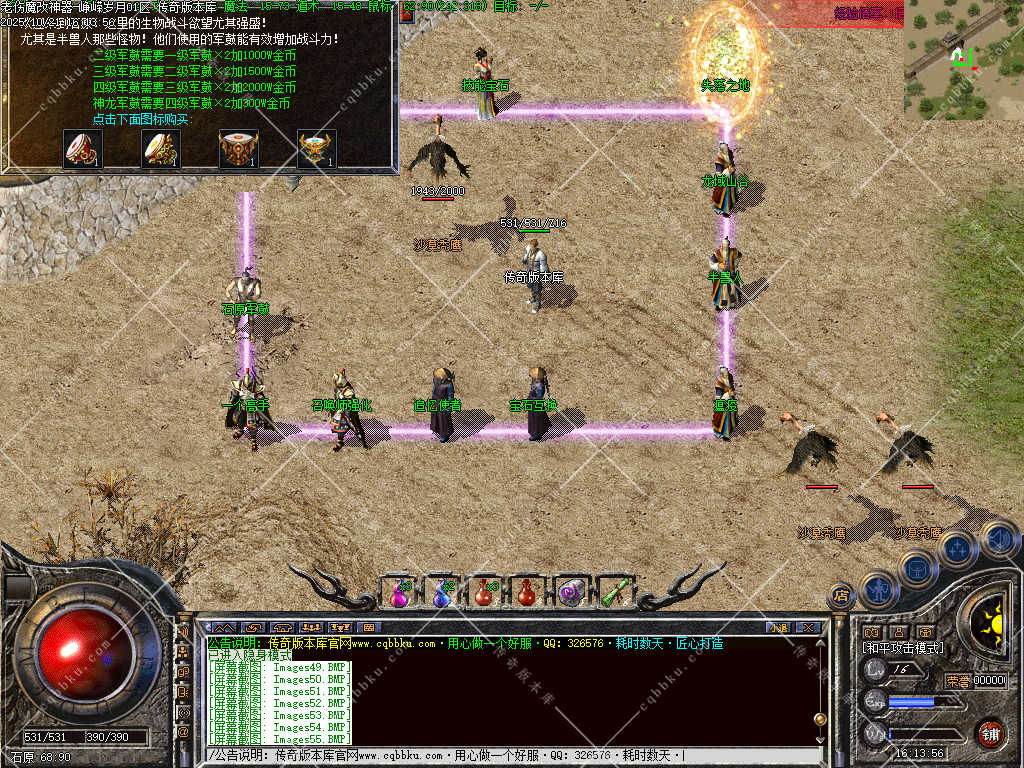Open the red 铺 stall button
The height and width of the screenshot is (768, 1024).
pos(990,733)
